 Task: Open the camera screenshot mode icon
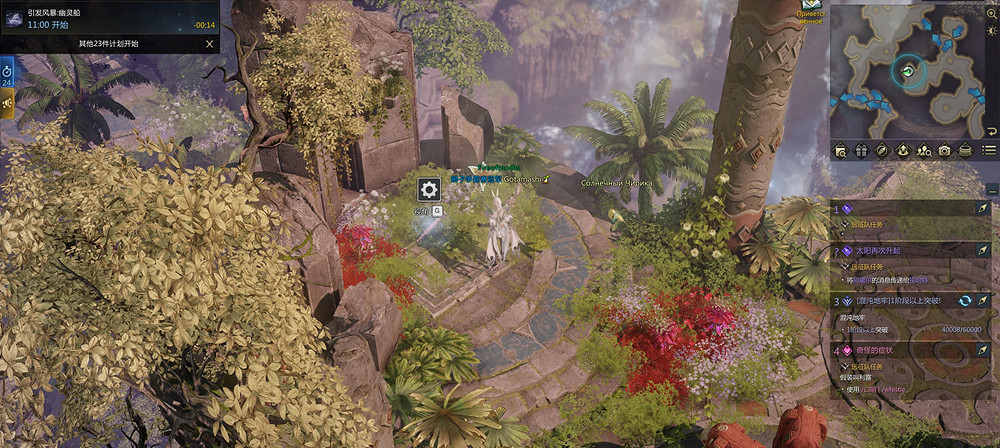(944, 151)
